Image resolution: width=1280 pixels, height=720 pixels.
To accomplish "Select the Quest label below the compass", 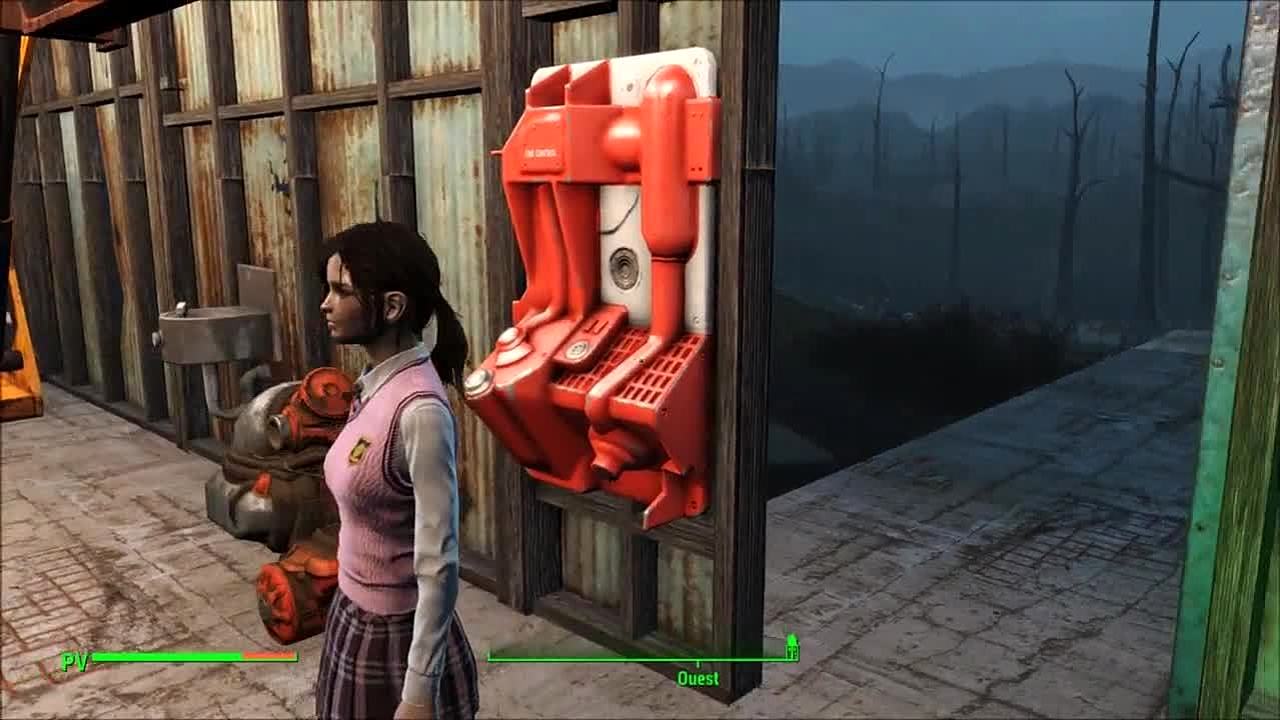I will (x=698, y=679).
